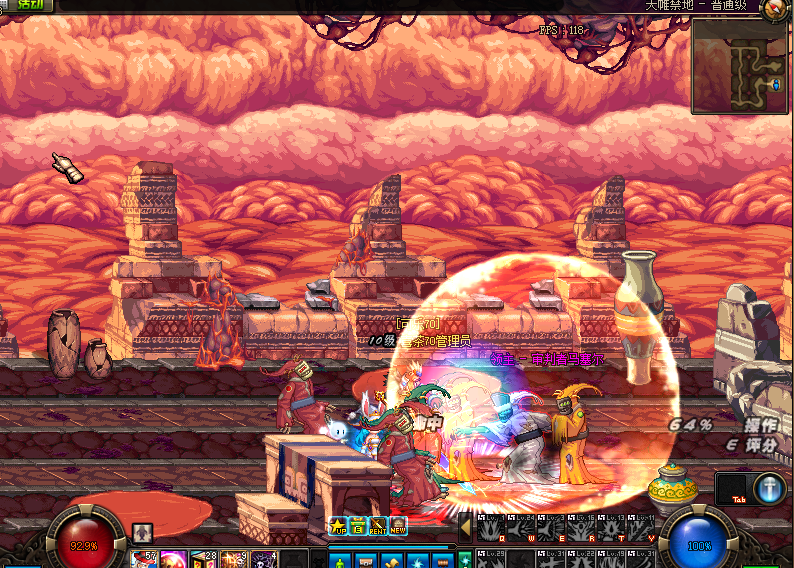Open the compass icon above the minimap

(x=773, y=11)
